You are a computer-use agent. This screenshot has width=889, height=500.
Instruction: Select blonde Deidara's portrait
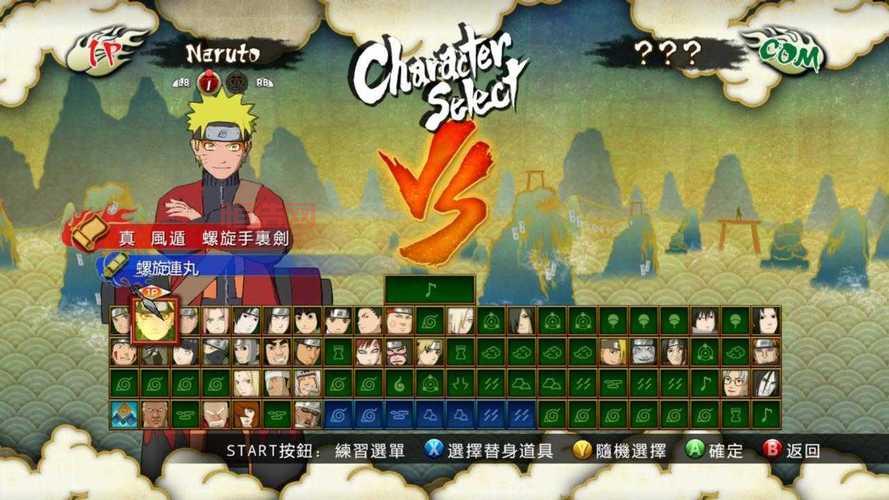[614, 352]
